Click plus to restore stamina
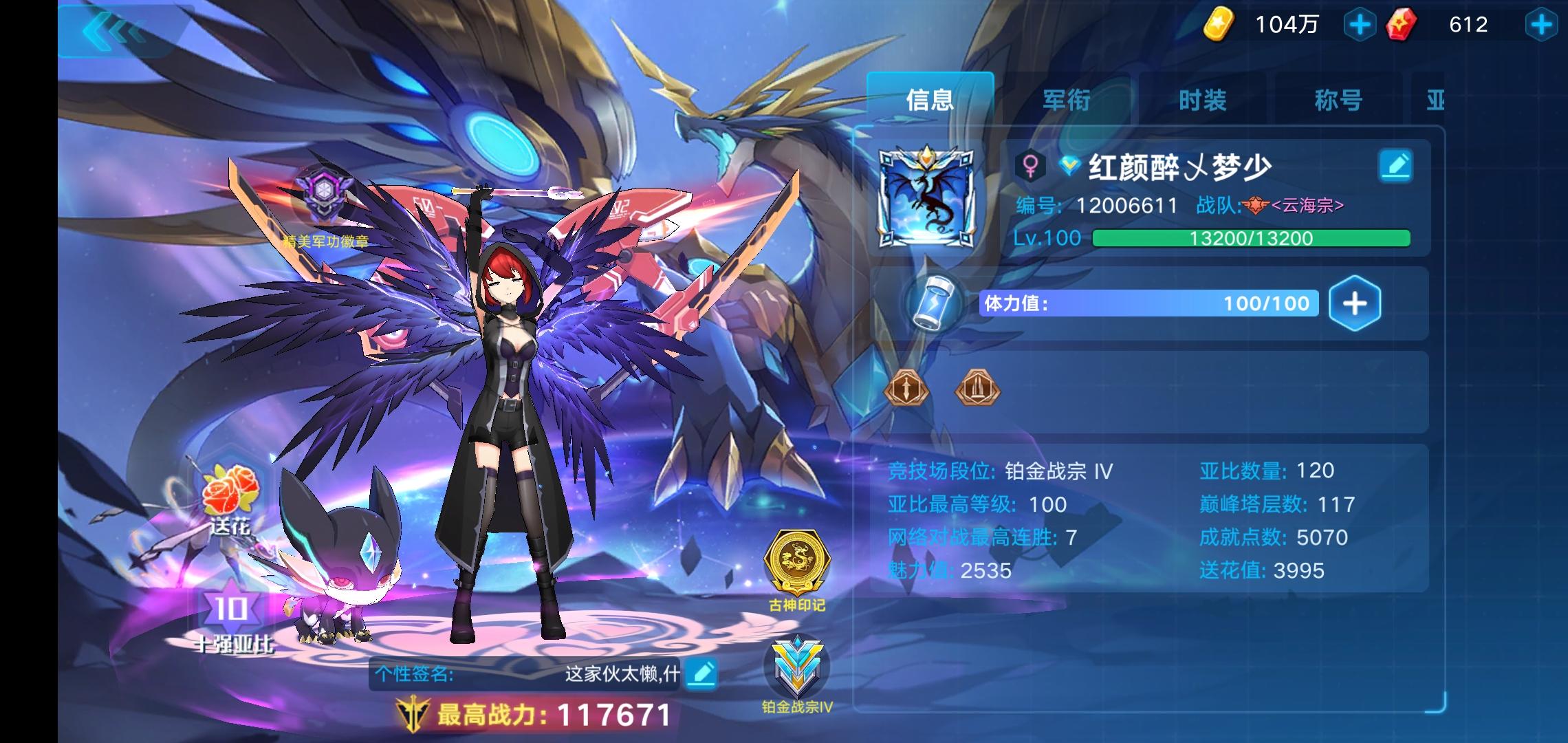 pos(1356,303)
